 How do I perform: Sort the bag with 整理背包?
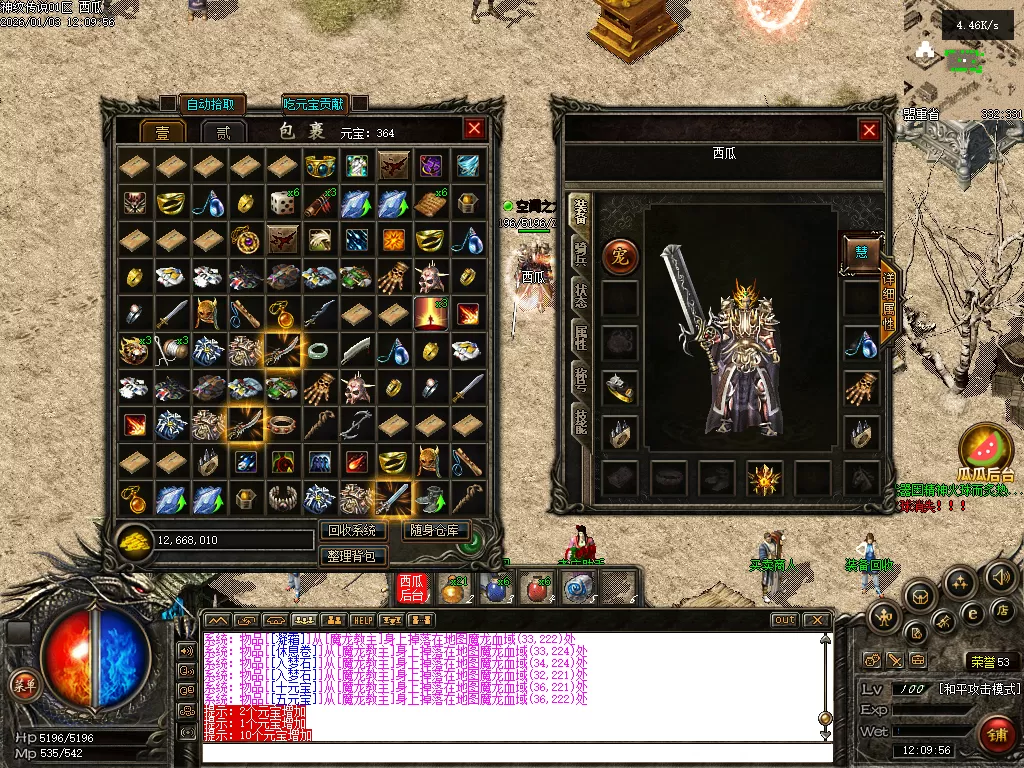point(353,556)
